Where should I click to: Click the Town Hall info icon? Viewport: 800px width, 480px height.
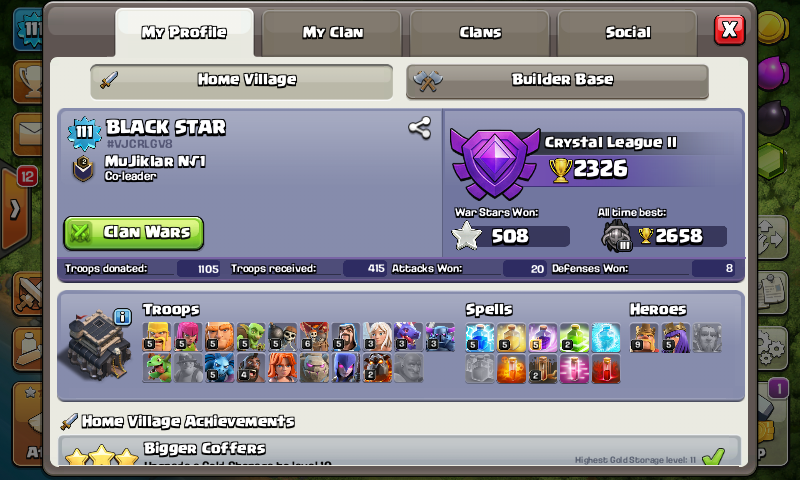tap(122, 317)
